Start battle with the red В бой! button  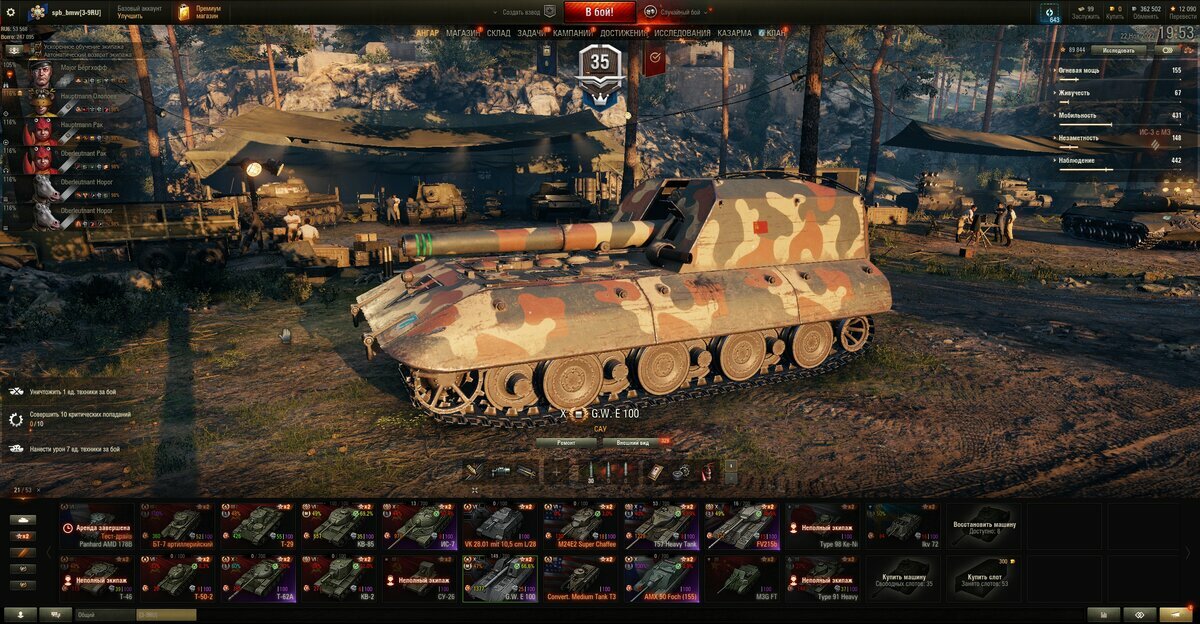click(x=599, y=12)
